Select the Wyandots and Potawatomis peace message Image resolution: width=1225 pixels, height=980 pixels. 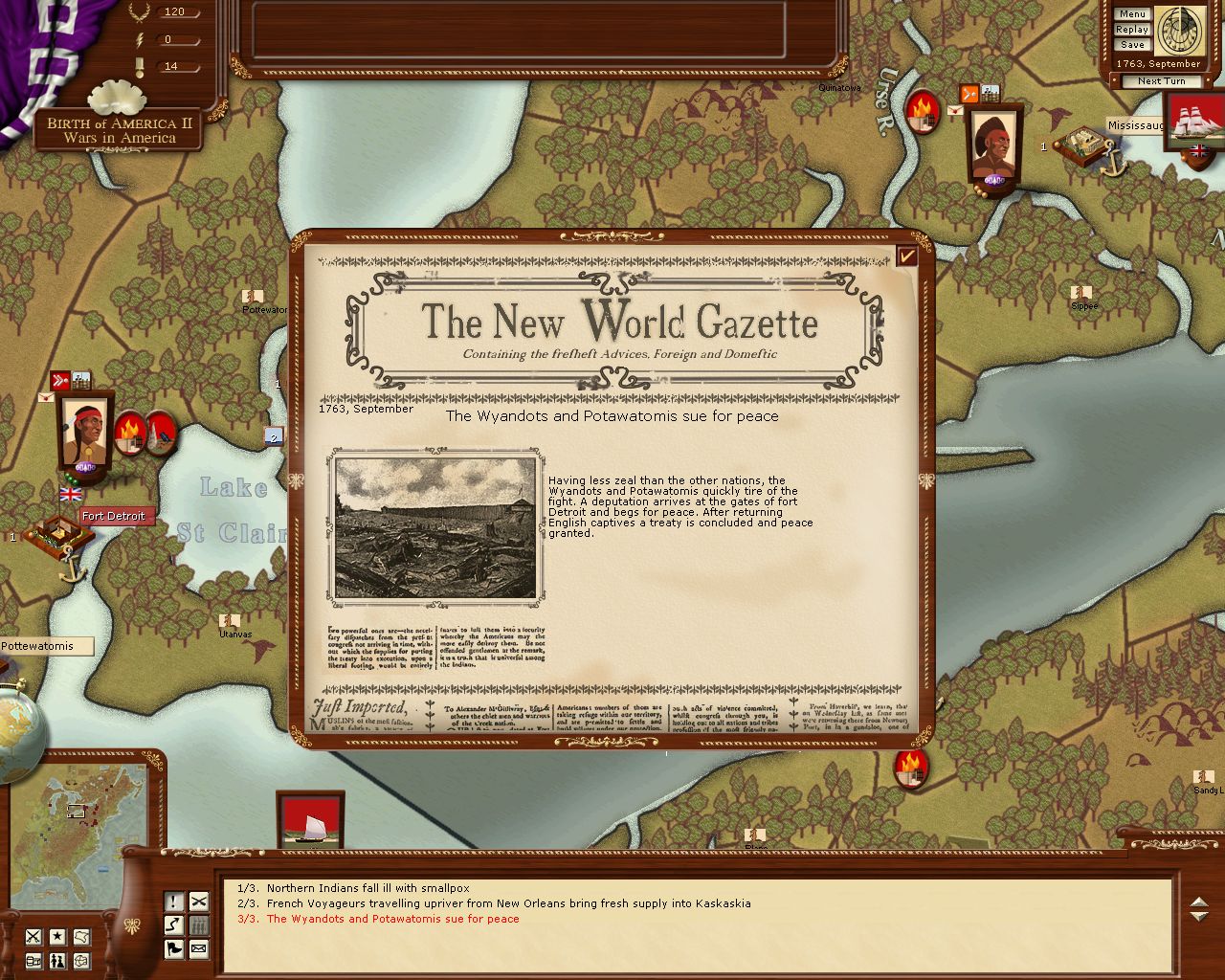(x=392, y=919)
